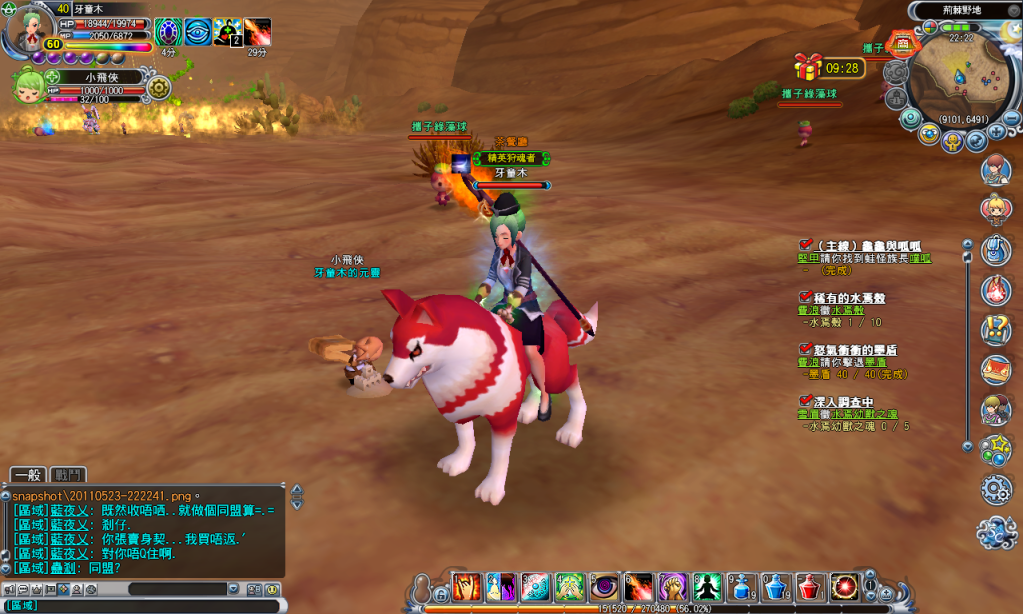Activate the flaming hand skill in slot 1
The width and height of the screenshot is (1023, 614).
point(467,587)
